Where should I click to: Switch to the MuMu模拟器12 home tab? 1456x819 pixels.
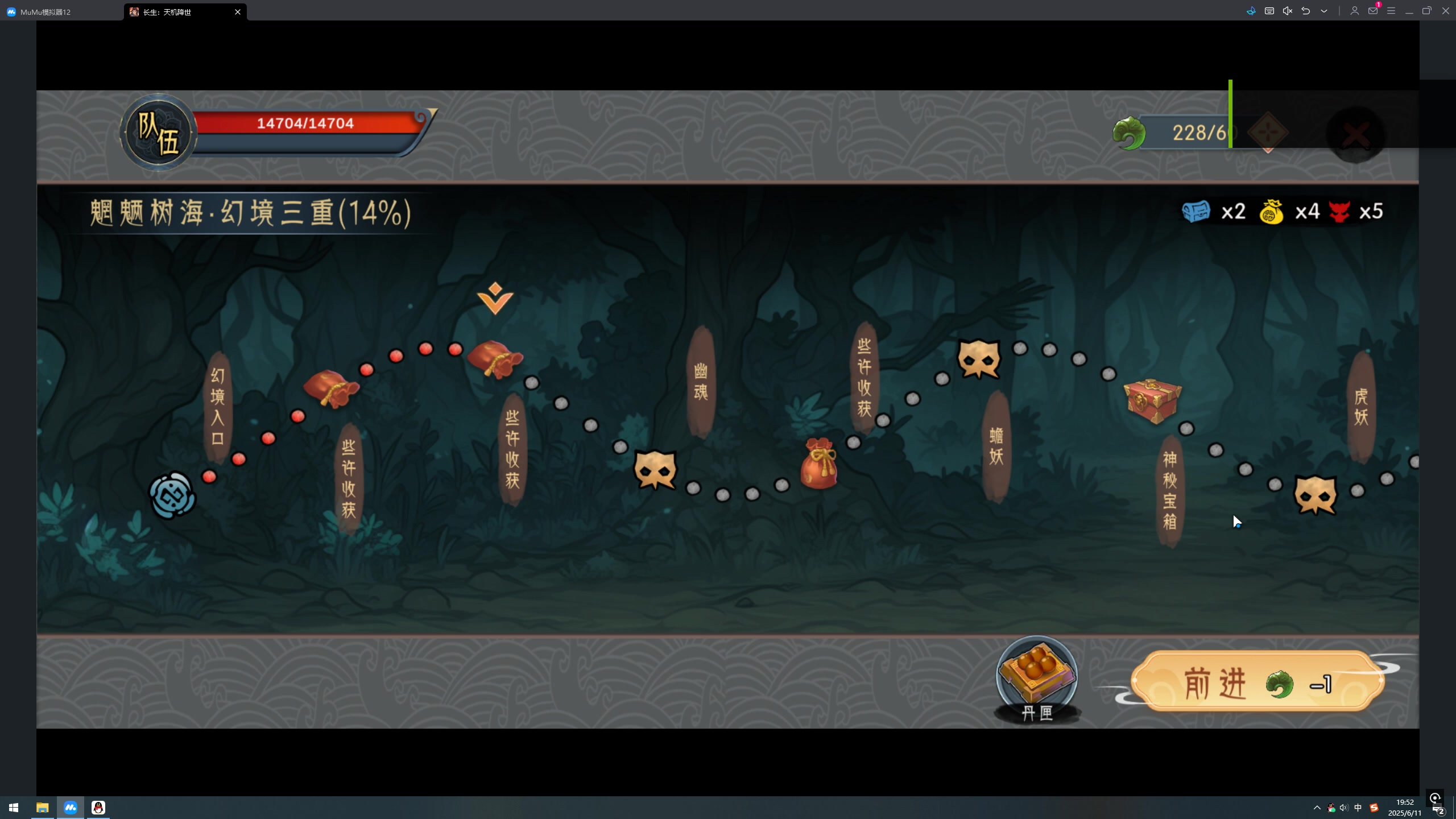[x=45, y=12]
